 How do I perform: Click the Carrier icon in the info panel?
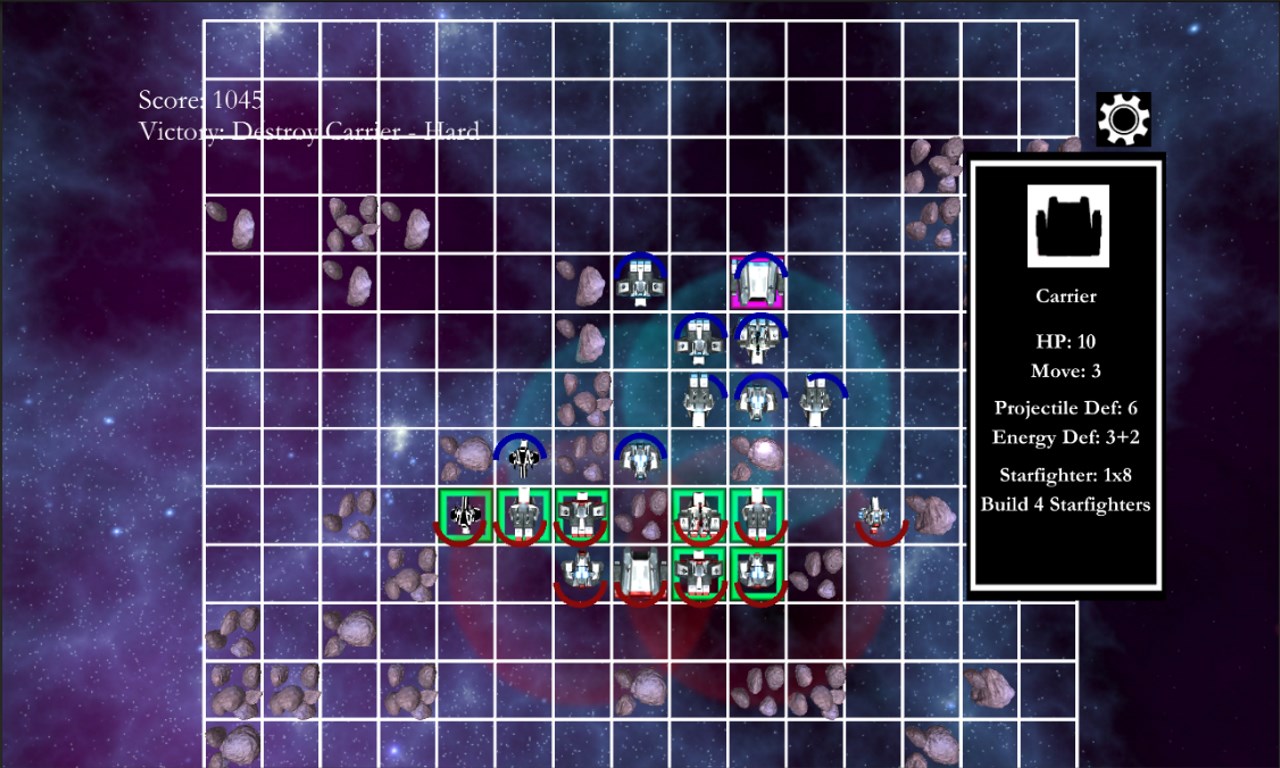pyautogui.click(x=1067, y=224)
